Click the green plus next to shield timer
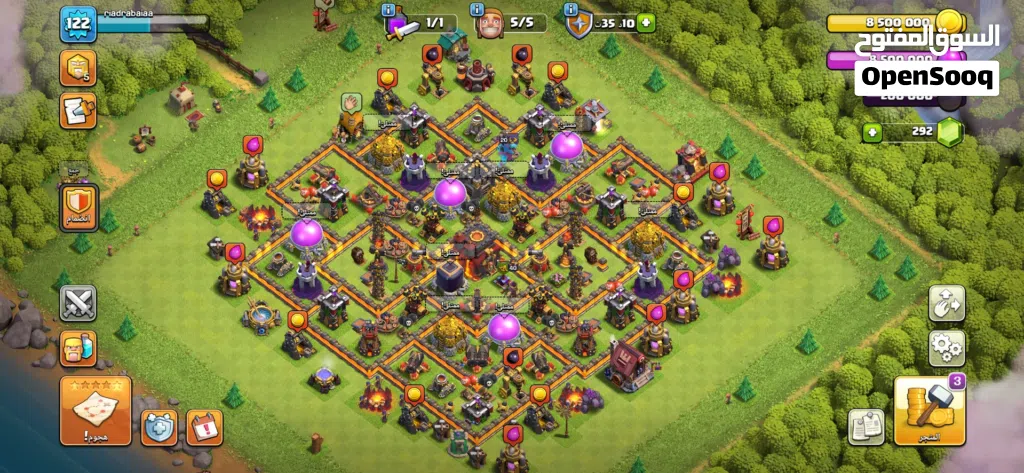 (647, 22)
